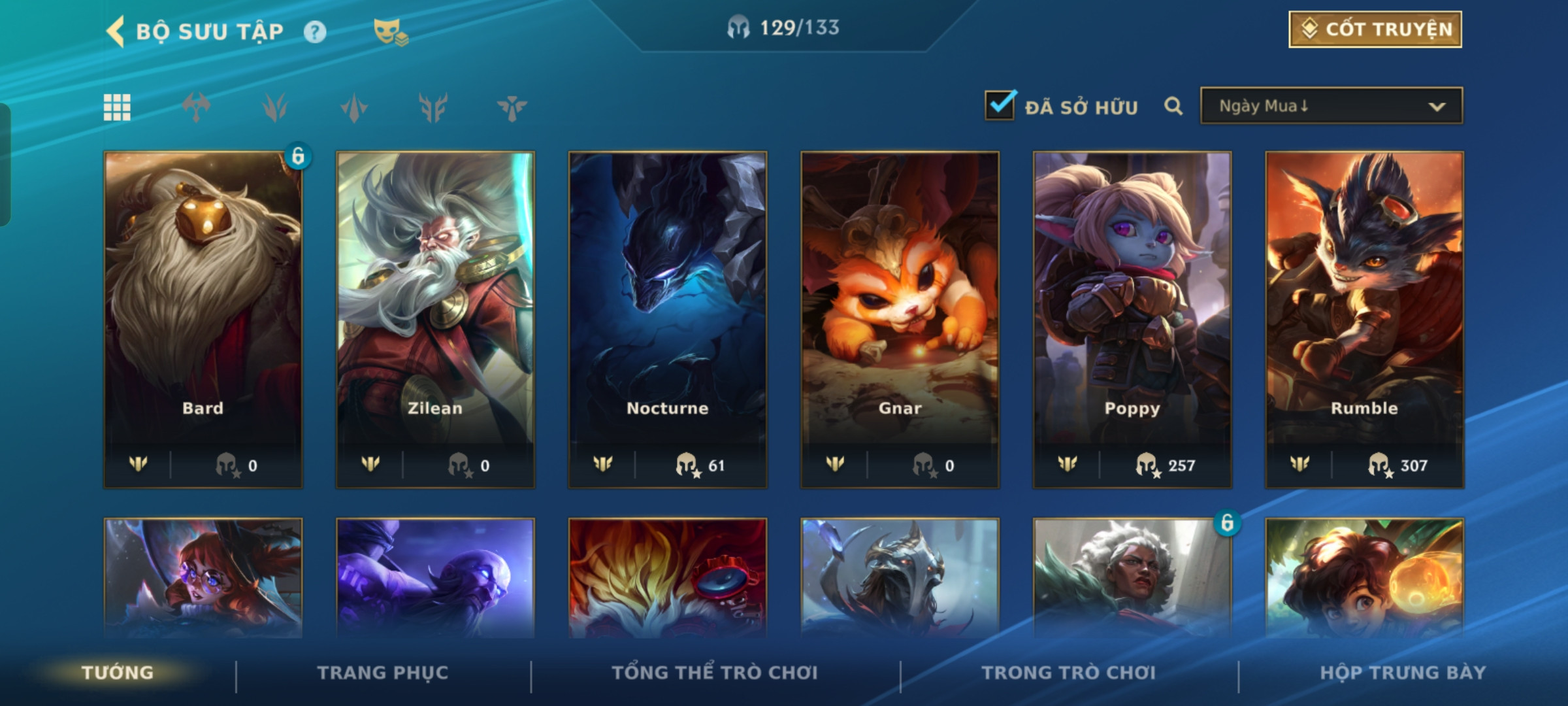Open the Cốt Truyện button
The height and width of the screenshot is (706, 1568).
coord(1375,29)
